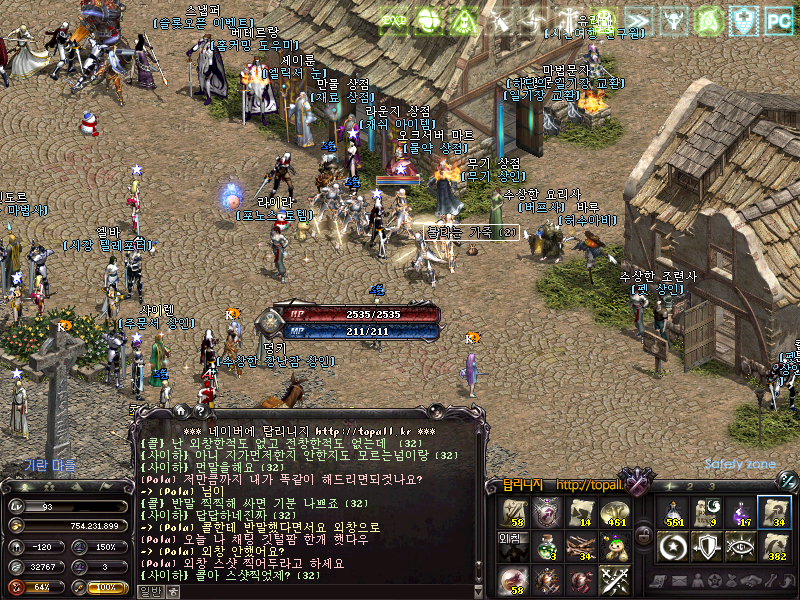
Task: Activate the crossed swords skill icon
Action: 616,580
